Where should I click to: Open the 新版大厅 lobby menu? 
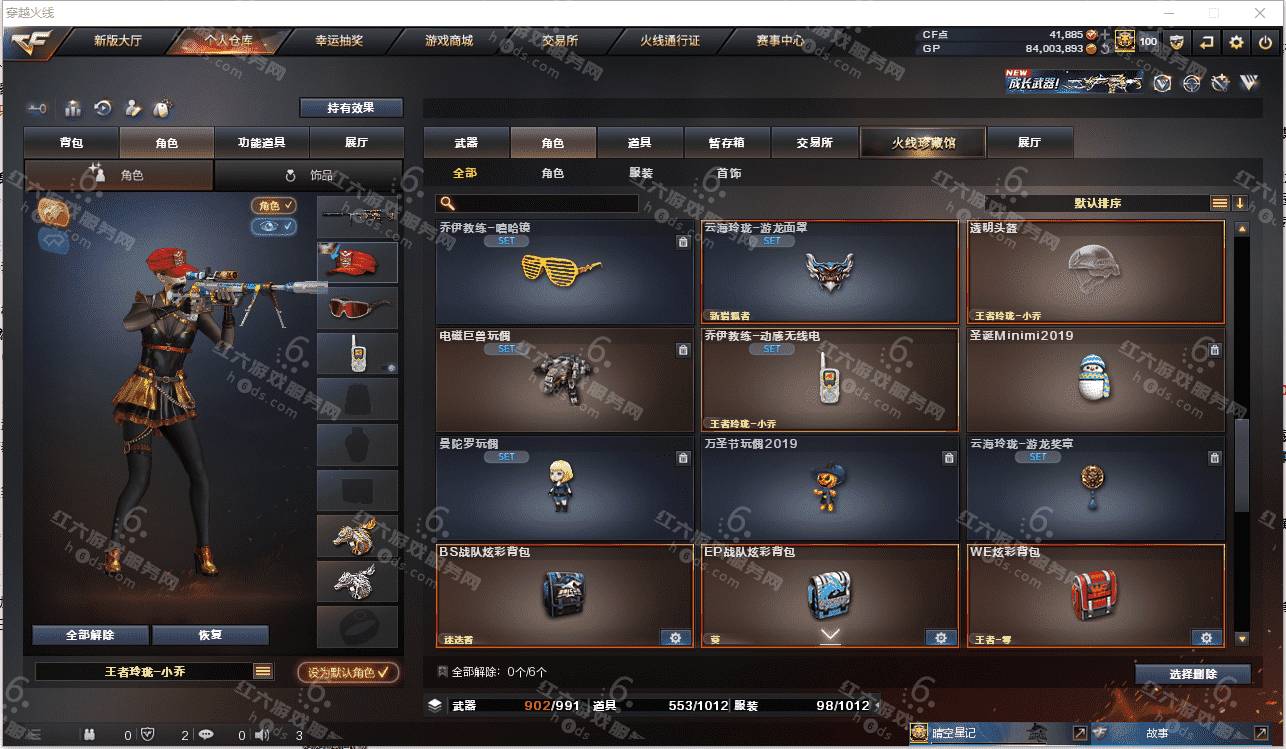[x=117, y=41]
